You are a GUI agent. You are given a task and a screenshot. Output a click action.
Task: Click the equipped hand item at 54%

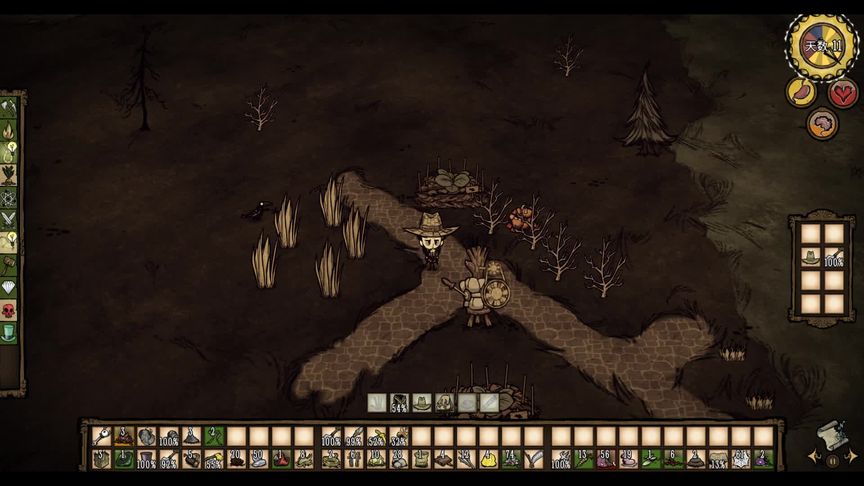[x=400, y=403]
